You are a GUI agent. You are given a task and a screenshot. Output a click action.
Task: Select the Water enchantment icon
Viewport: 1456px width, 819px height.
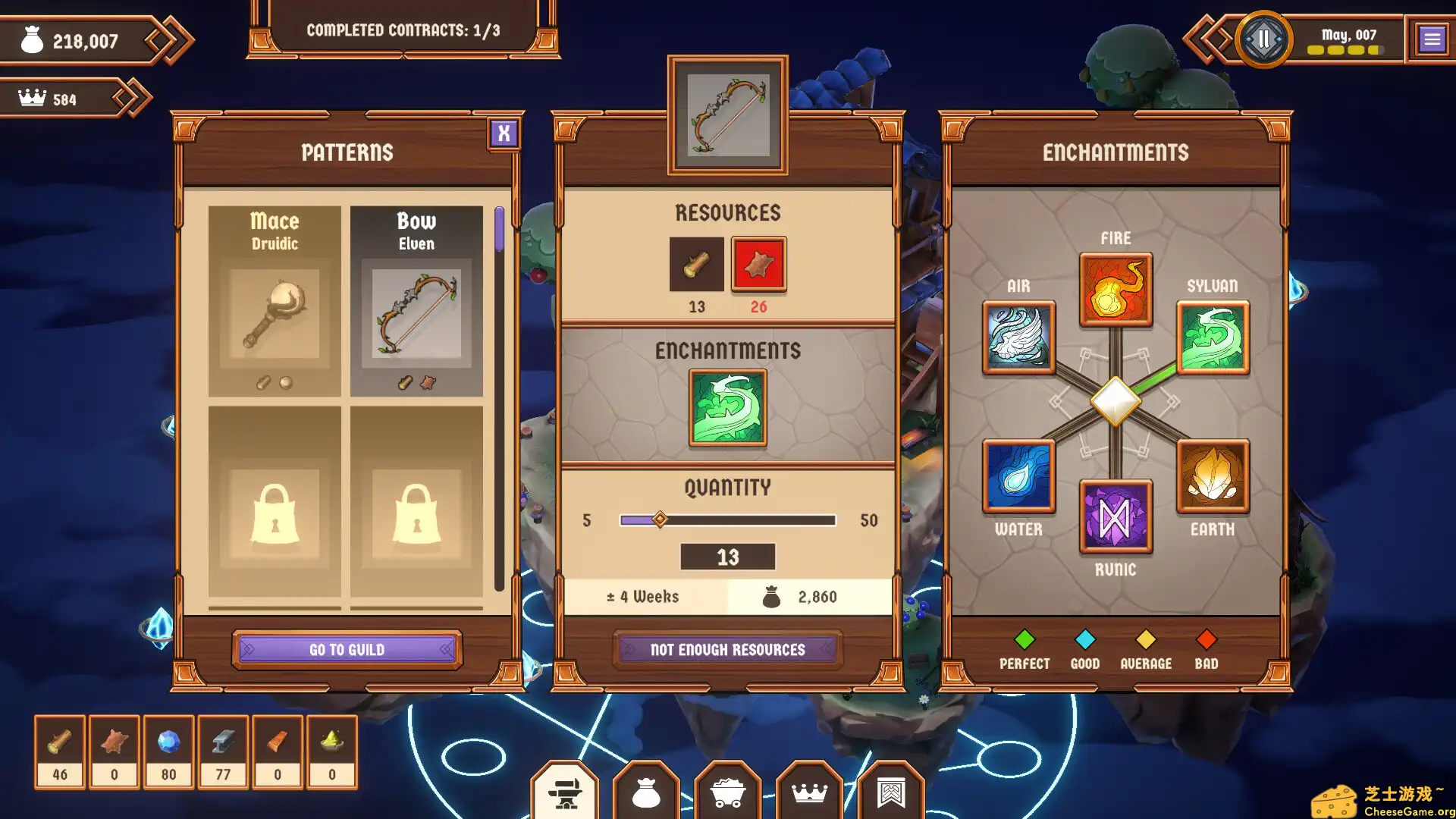1018,477
